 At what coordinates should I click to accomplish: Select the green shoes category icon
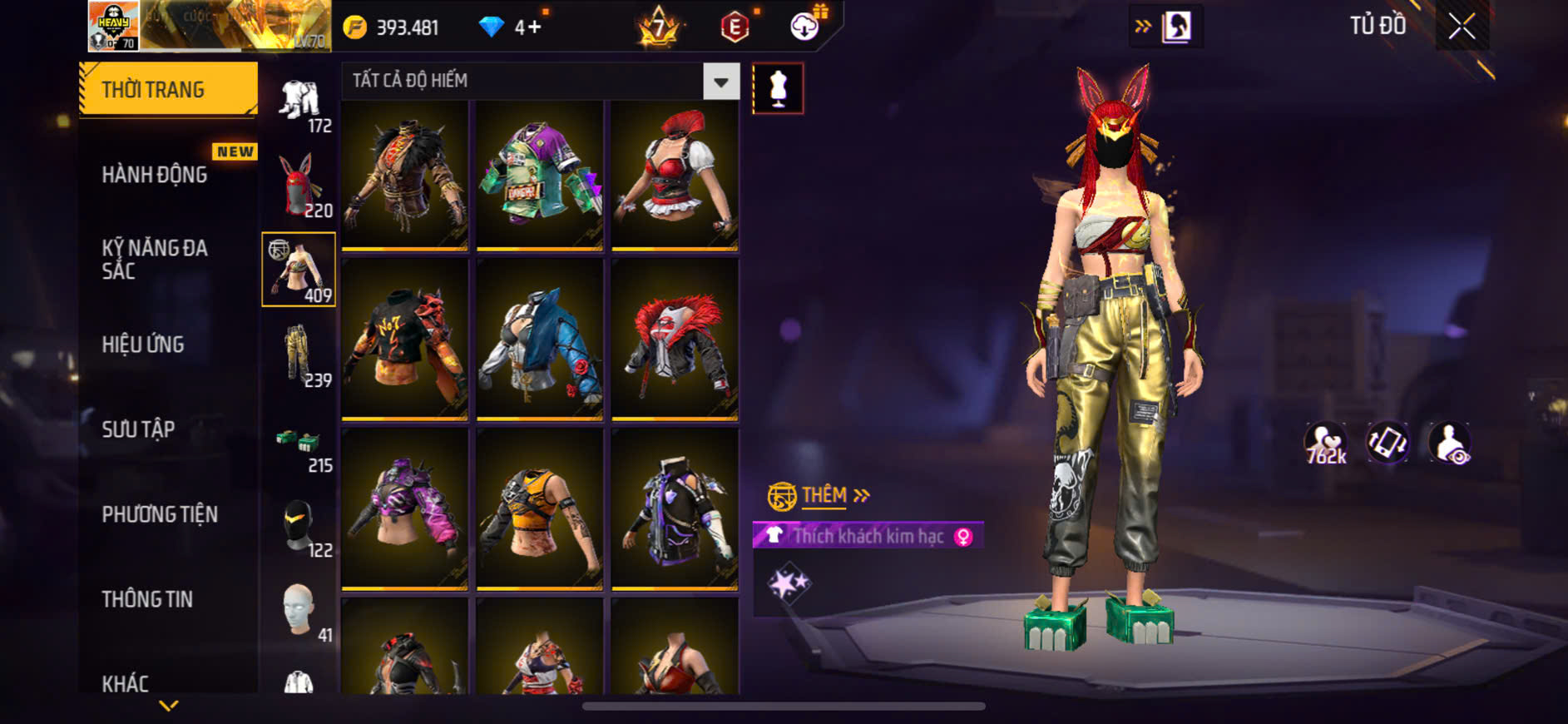pyautogui.click(x=299, y=441)
